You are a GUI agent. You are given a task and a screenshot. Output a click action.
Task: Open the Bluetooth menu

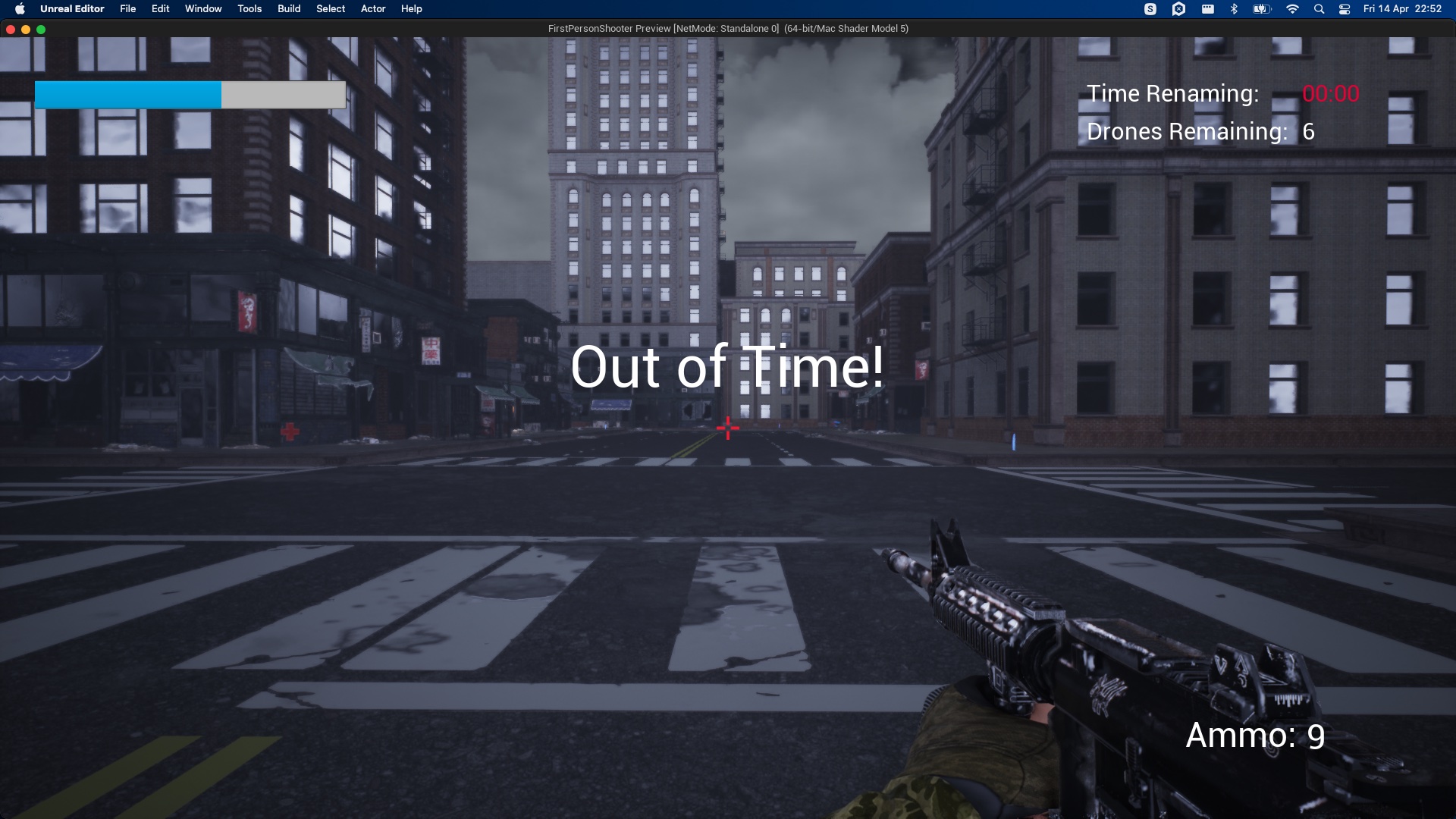[x=1234, y=8]
